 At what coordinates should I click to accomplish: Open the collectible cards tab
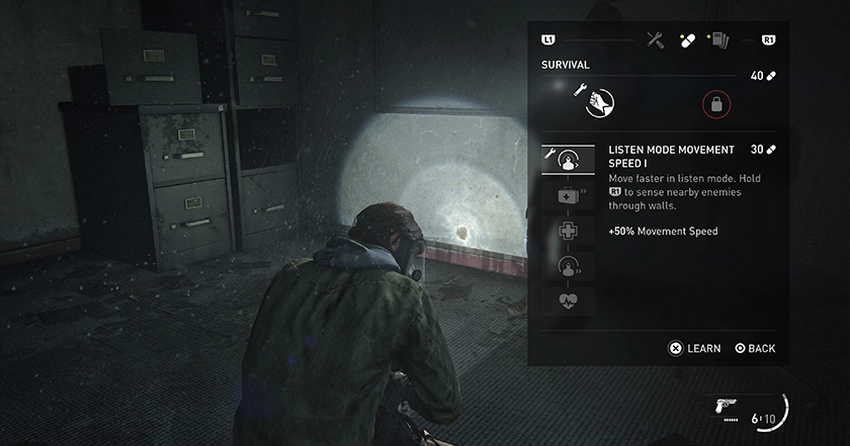tap(719, 40)
